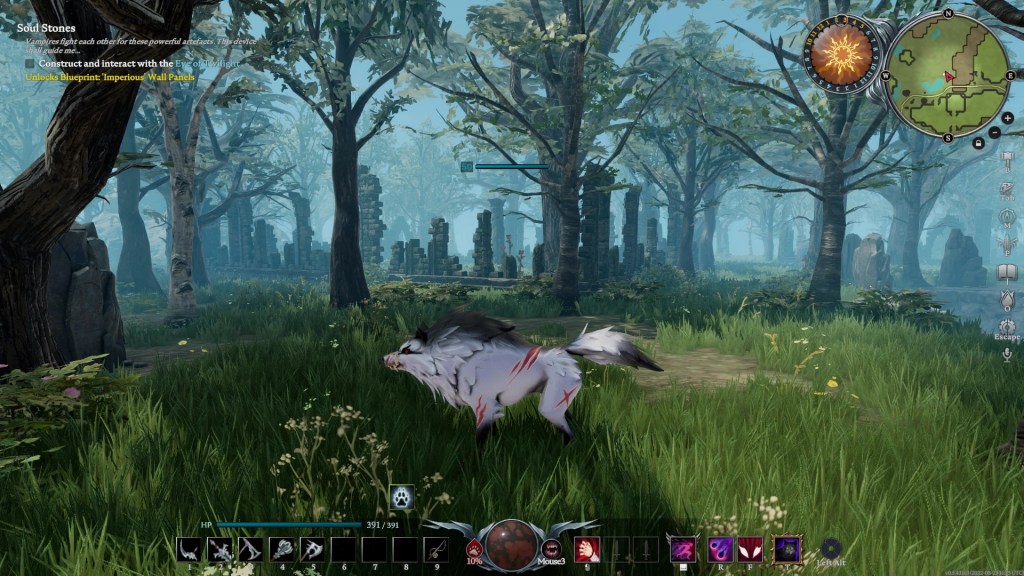Click the wolf paw form buff icon
The image size is (1024, 576).
(401, 496)
